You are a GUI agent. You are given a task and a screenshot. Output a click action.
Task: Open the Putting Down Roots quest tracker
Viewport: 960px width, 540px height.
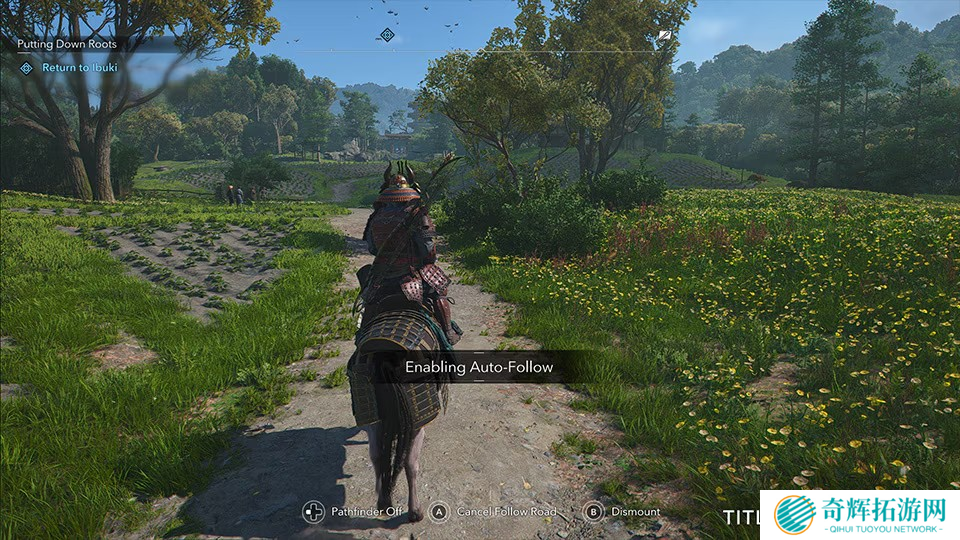click(68, 45)
